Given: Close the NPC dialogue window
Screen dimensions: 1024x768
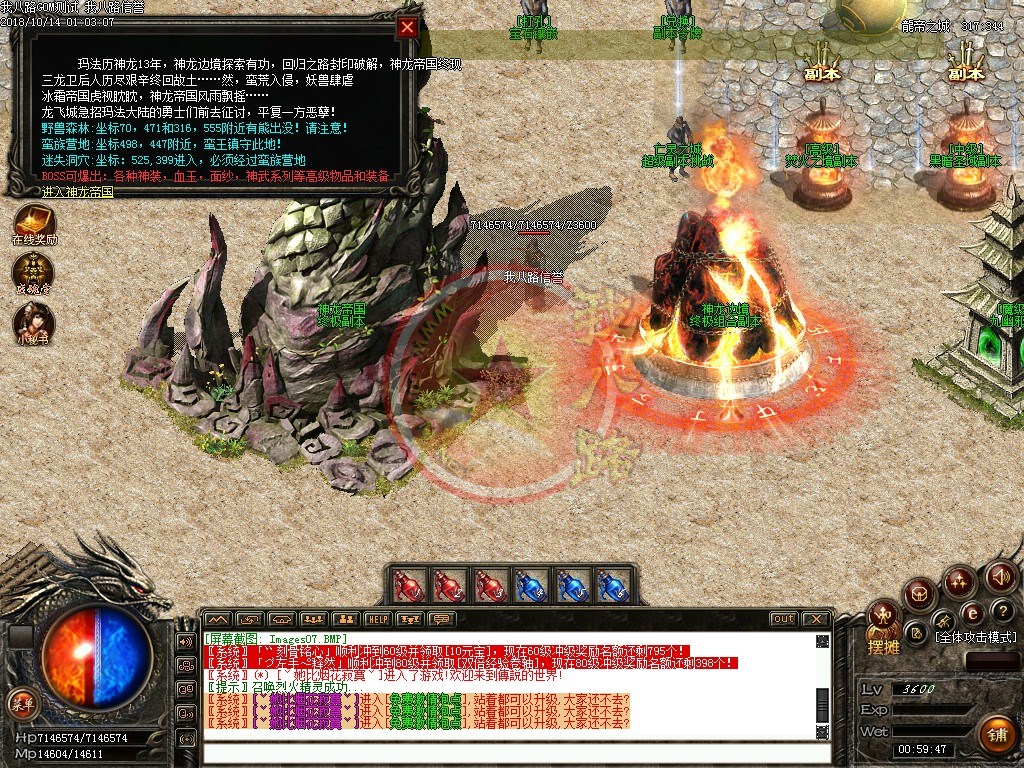Looking at the screenshot, I should click(407, 28).
